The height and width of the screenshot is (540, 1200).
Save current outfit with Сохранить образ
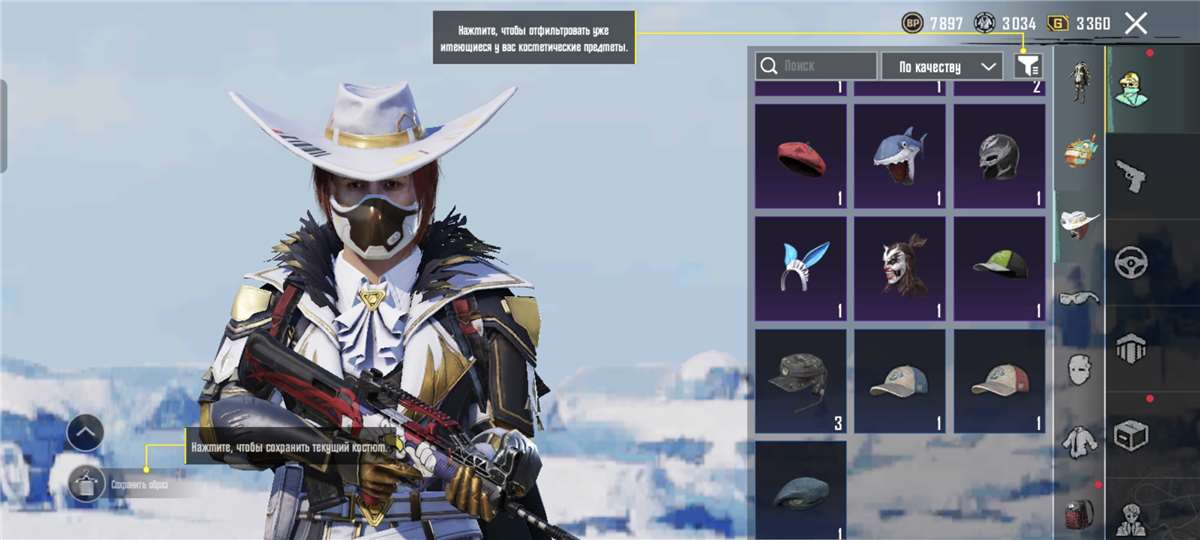tap(88, 485)
